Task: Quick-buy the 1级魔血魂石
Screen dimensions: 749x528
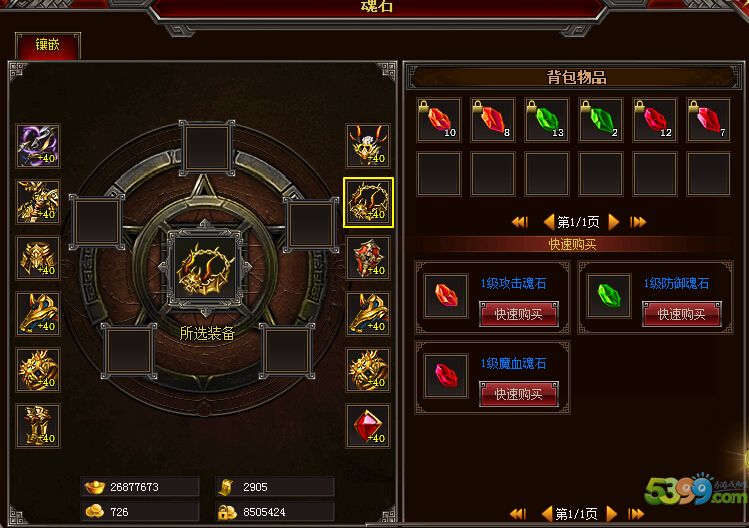Action: 519,394
